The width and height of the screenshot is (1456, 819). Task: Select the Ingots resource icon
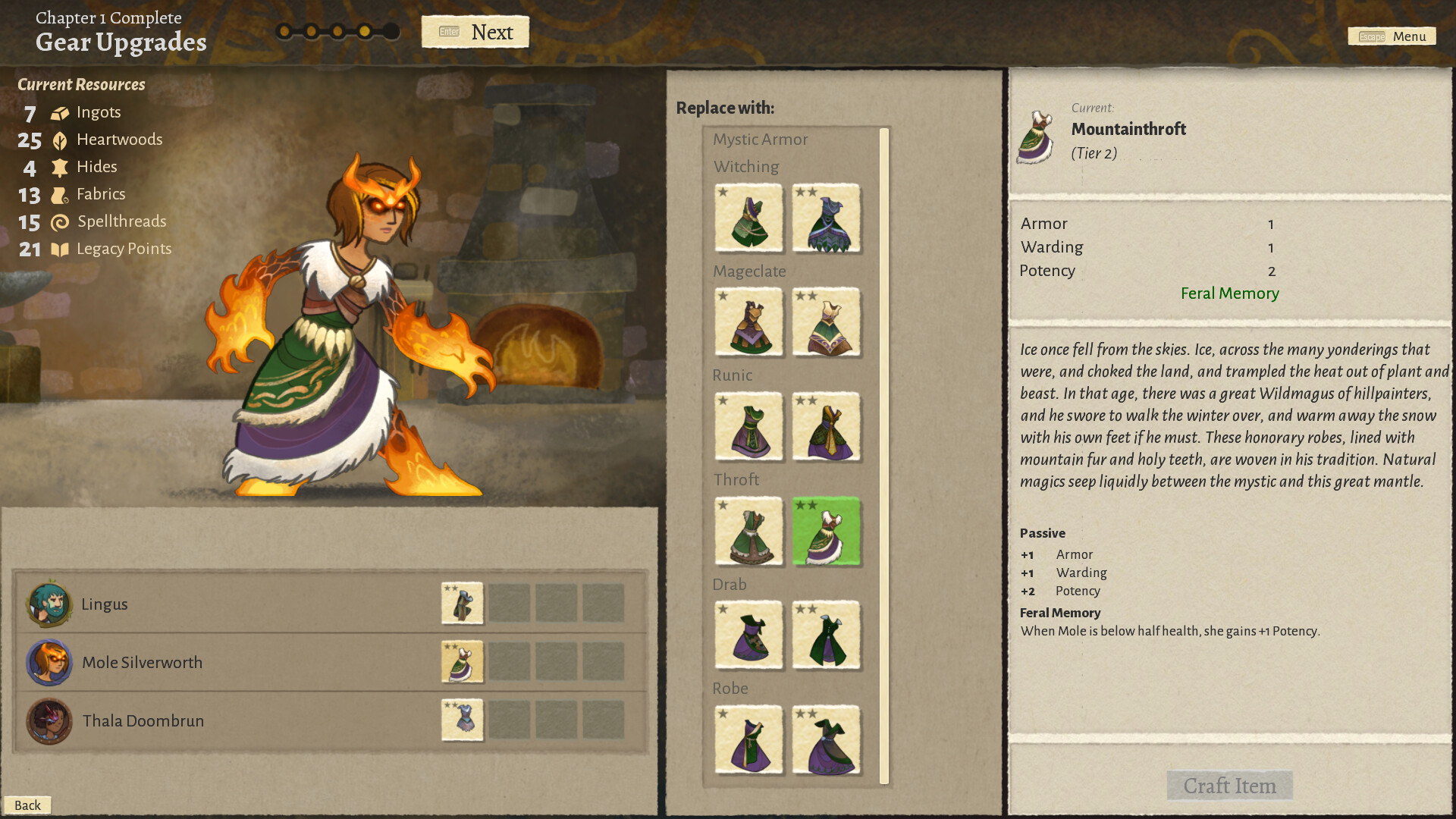coord(59,112)
